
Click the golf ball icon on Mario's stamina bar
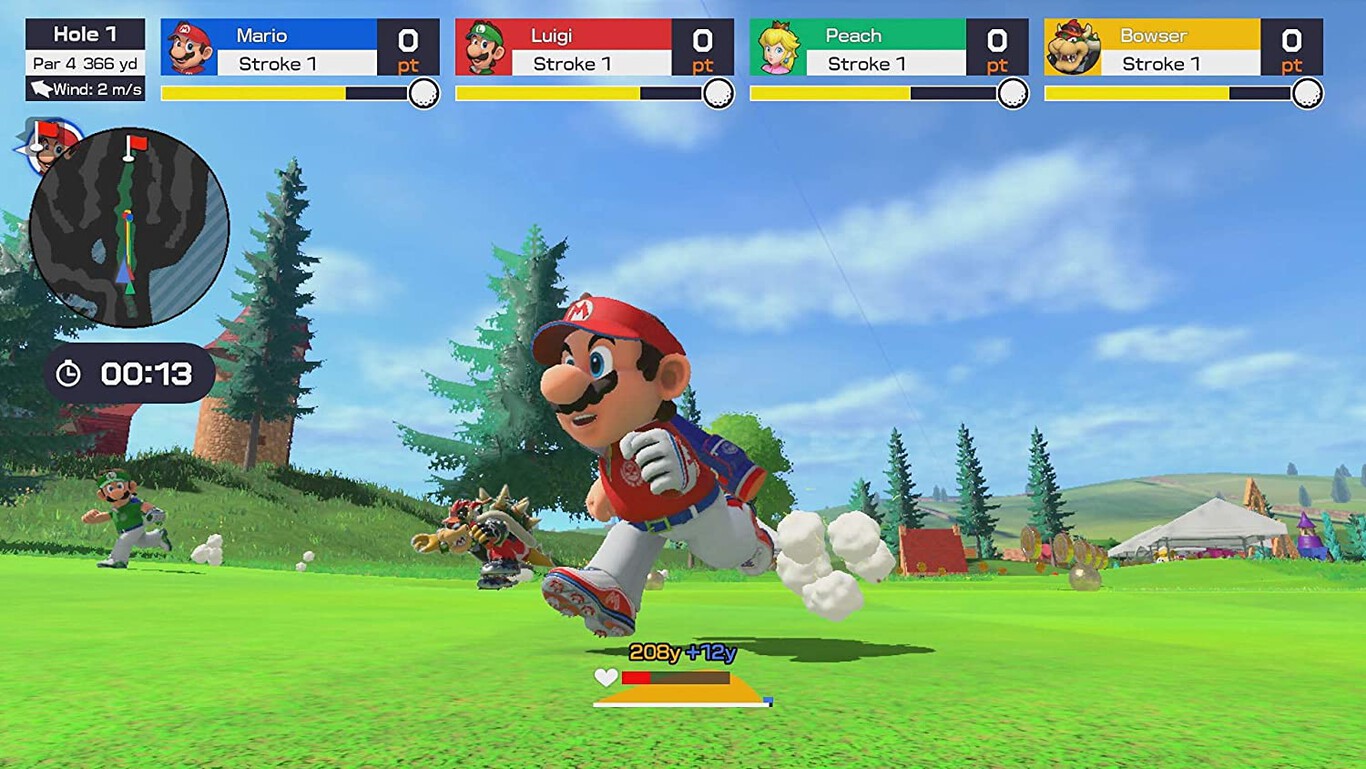click(x=425, y=93)
